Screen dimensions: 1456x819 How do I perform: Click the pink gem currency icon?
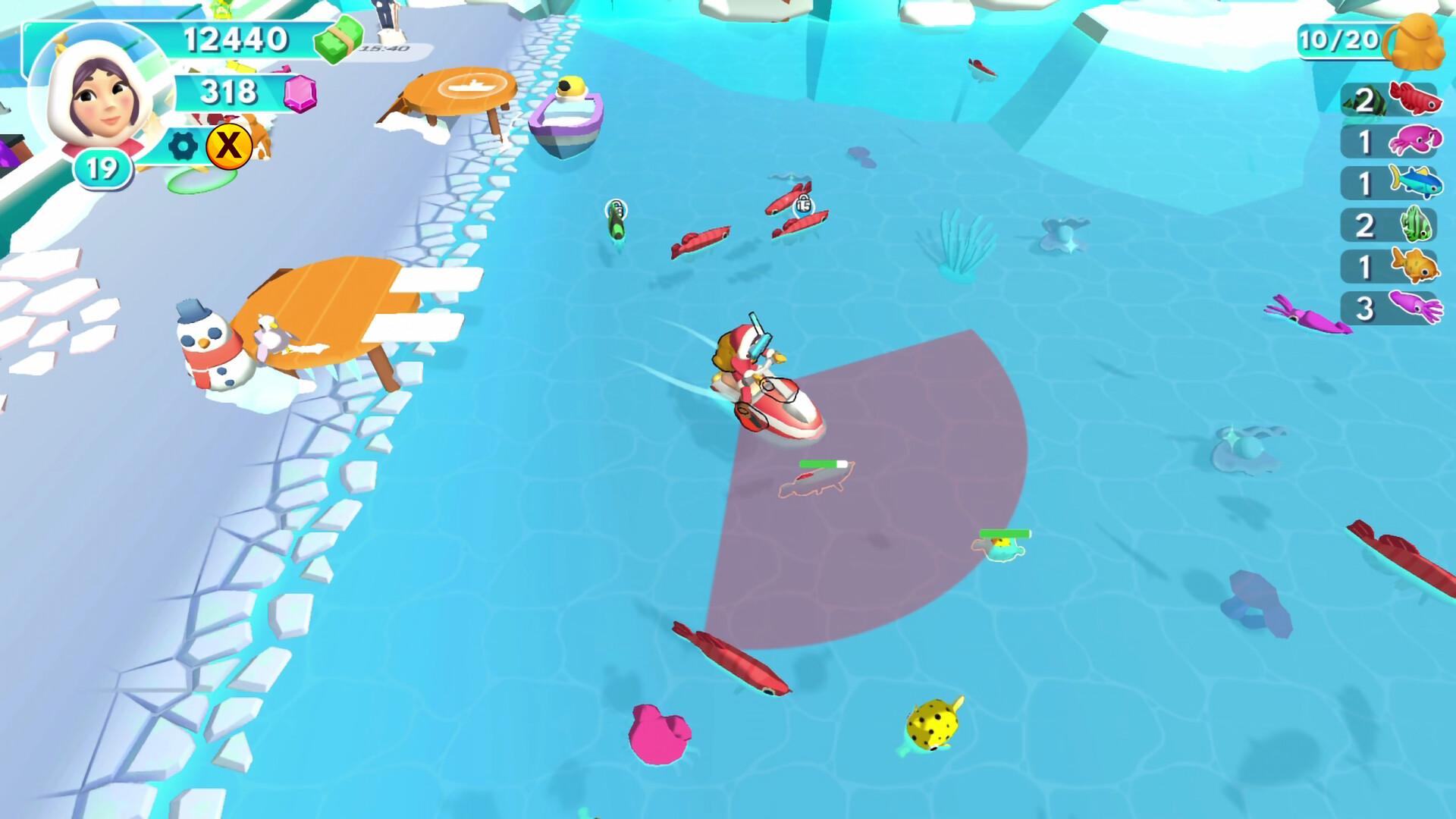pos(300,95)
